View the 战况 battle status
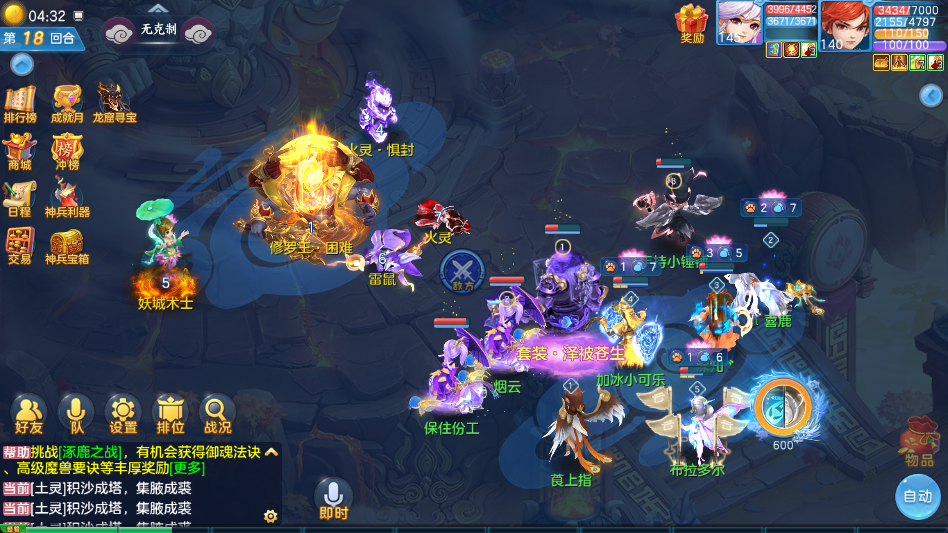Screen dimensions: 948x533 point(217,413)
